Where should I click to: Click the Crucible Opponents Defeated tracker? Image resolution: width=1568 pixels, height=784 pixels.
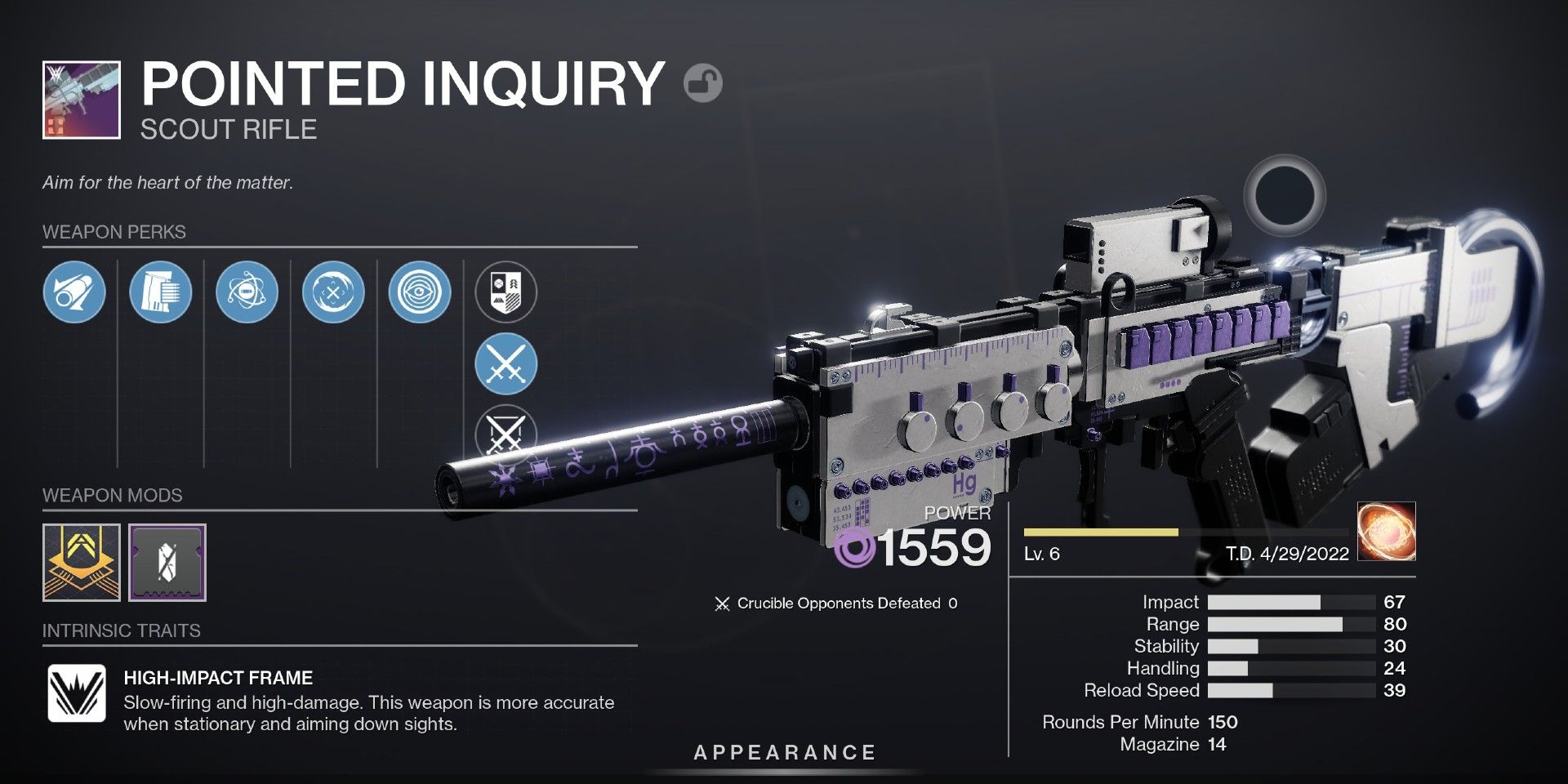[837, 604]
